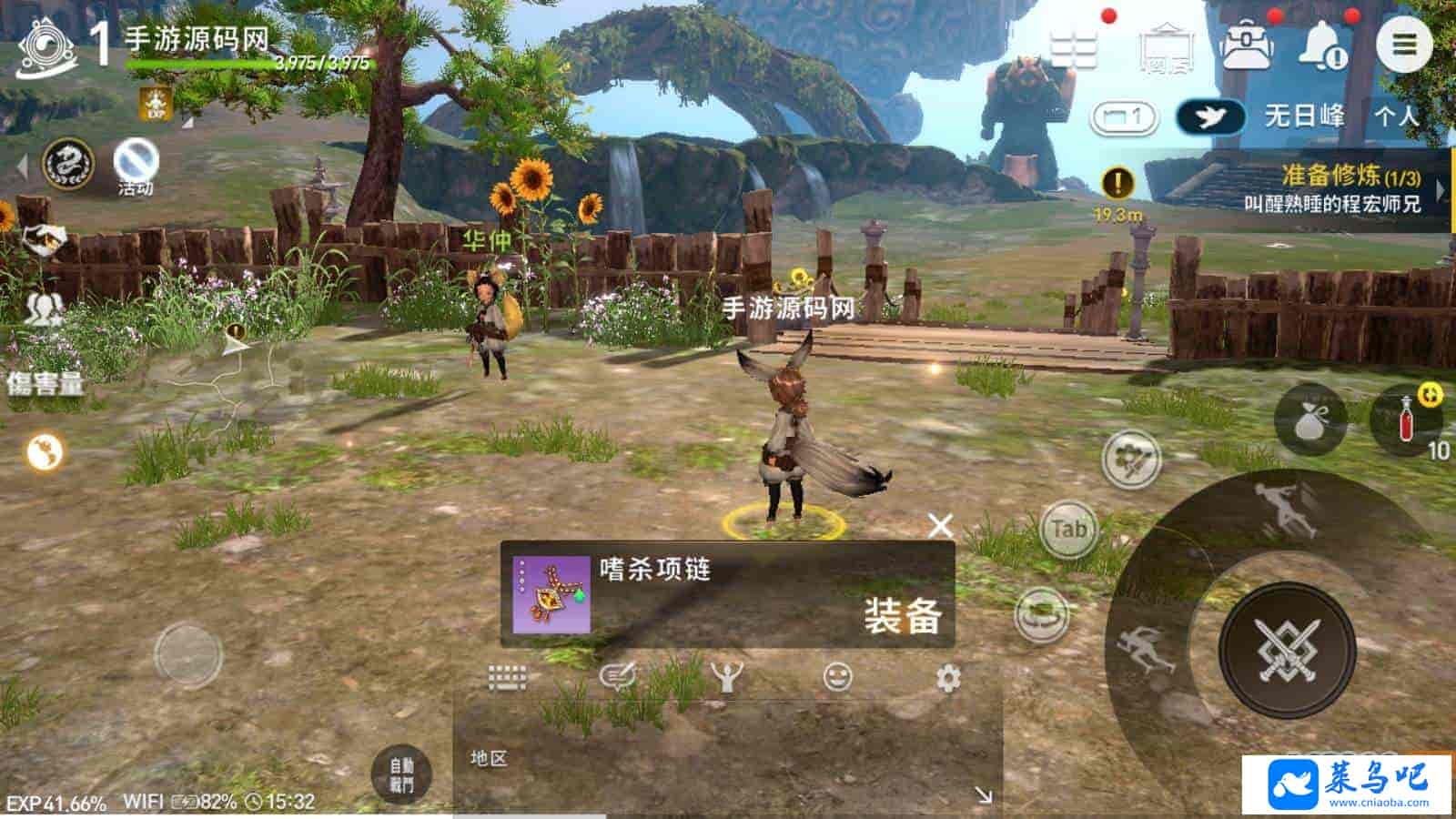Select the 个人 tab
Screen dimensions: 1456x819
(1396, 116)
